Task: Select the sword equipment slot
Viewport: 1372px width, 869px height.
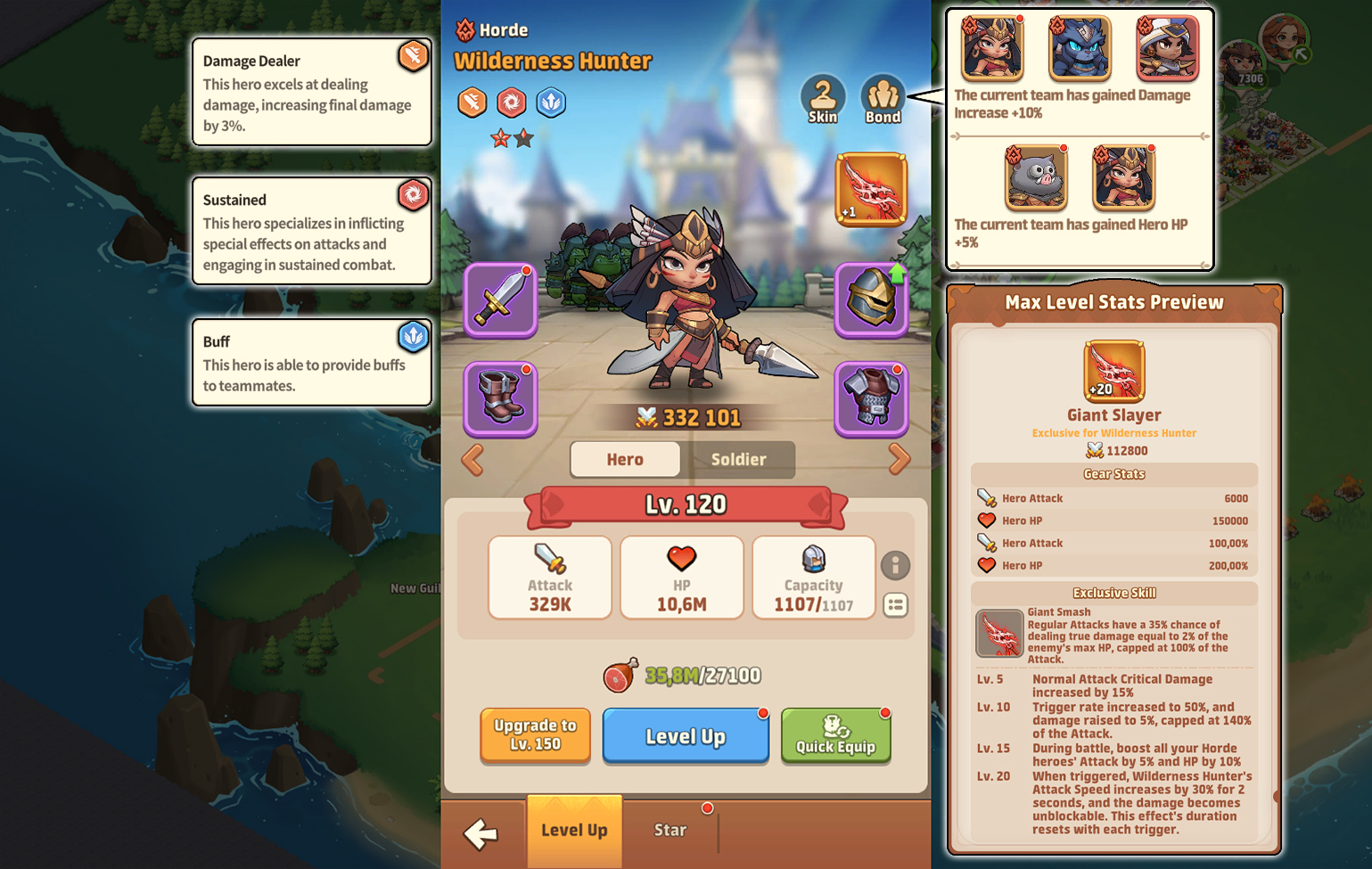Action: pyautogui.click(x=499, y=299)
